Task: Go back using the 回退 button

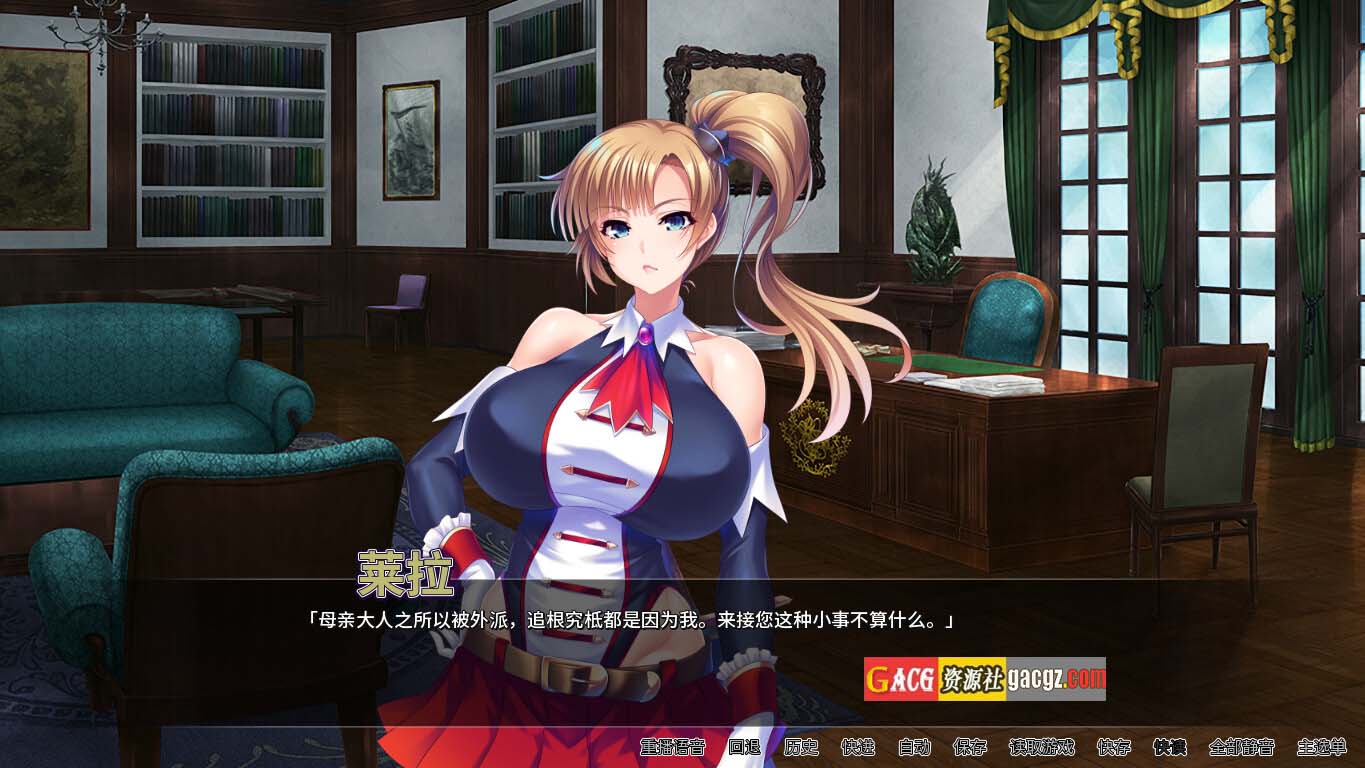Action: 744,747
